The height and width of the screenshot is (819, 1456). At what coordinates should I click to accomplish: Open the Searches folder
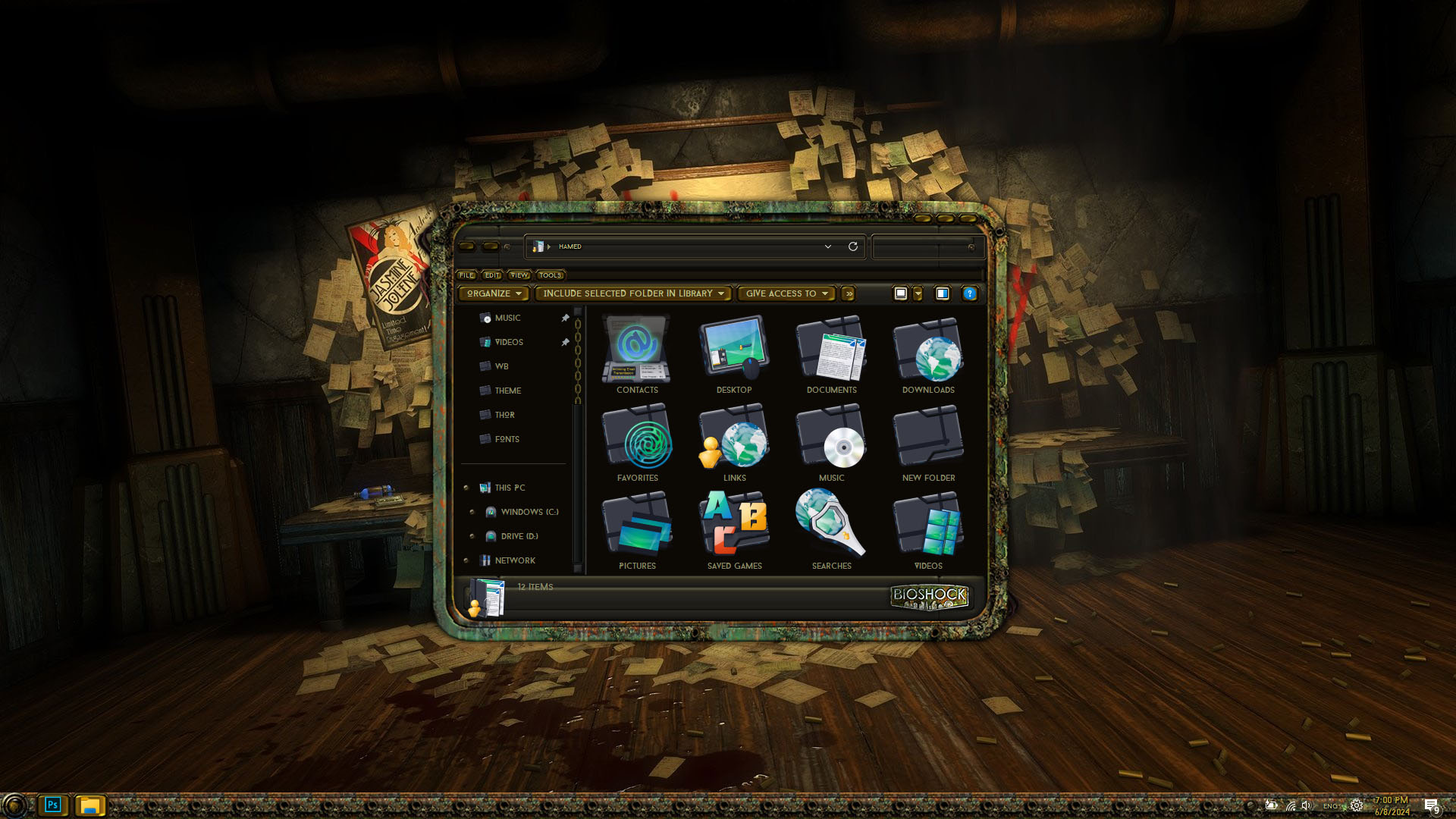click(831, 529)
